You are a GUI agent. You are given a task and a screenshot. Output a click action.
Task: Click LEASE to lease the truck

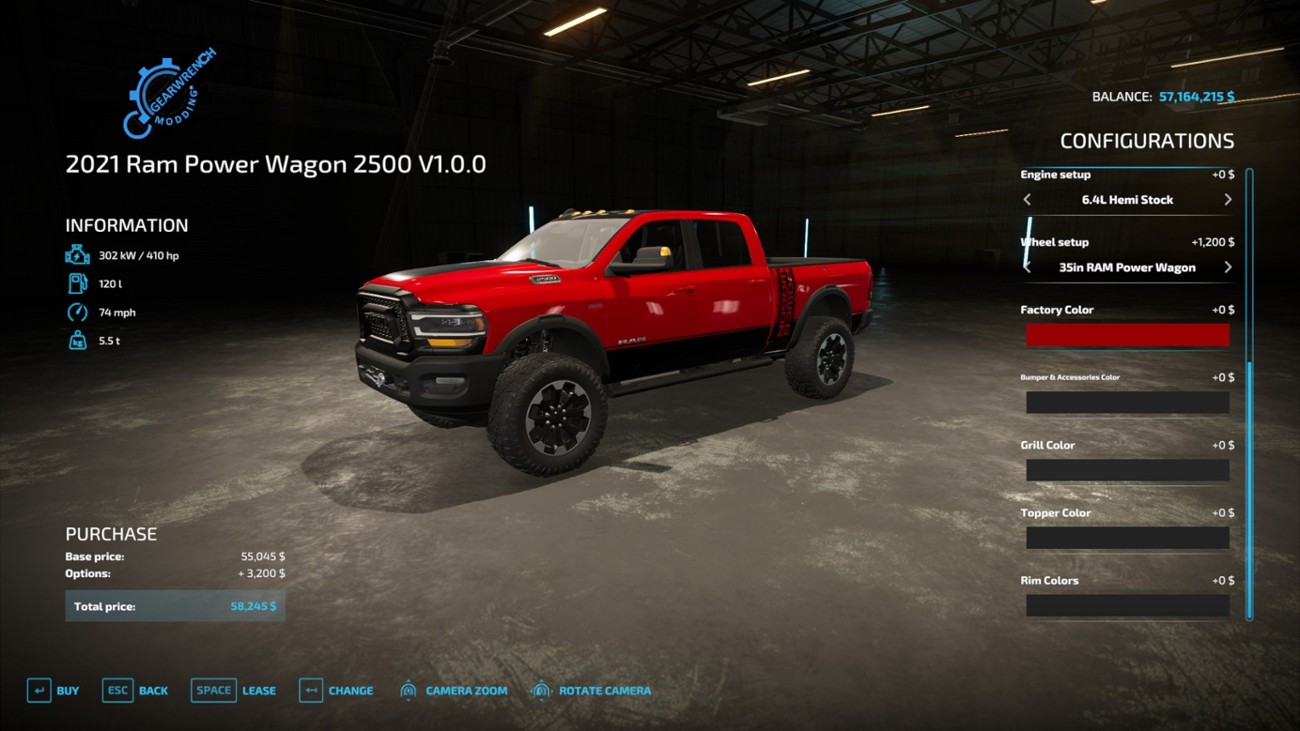[258, 690]
